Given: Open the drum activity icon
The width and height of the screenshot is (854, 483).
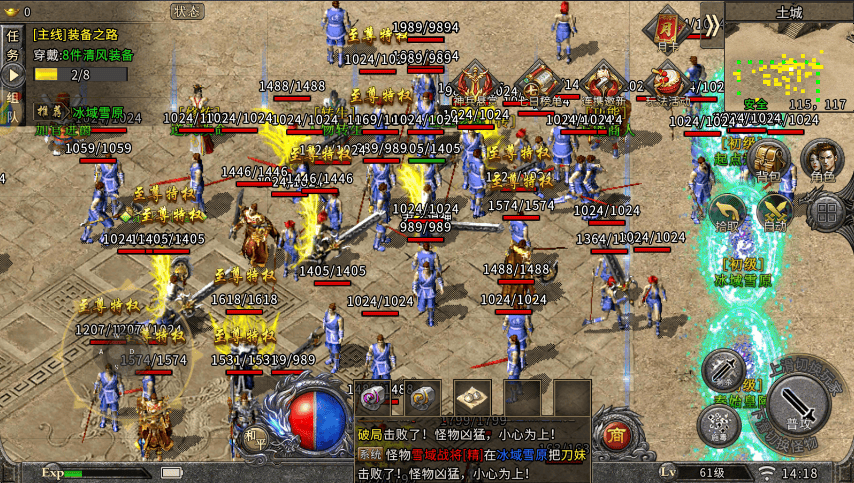Looking at the screenshot, I should 668,80.
